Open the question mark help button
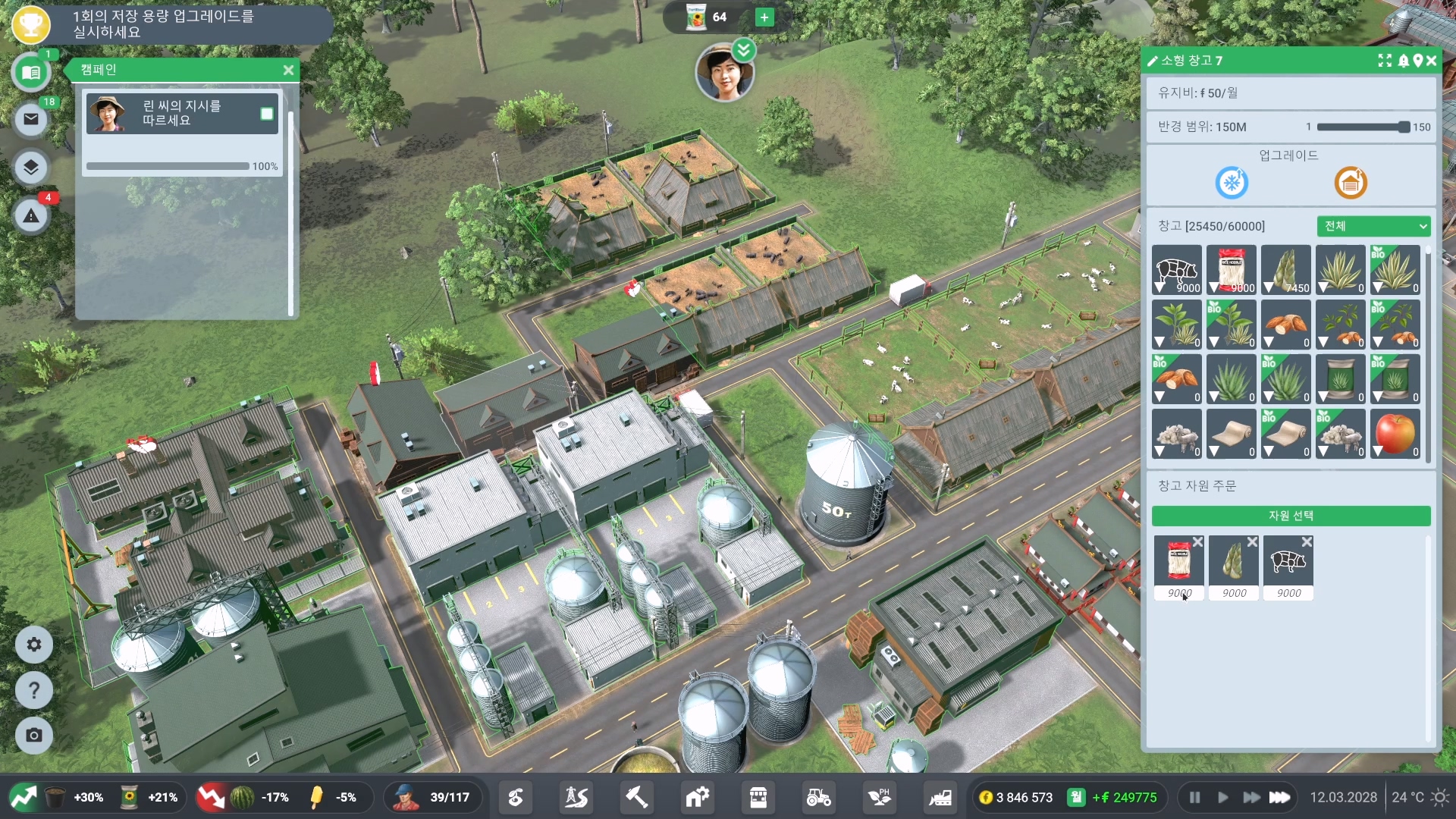The image size is (1456, 819). [34, 690]
